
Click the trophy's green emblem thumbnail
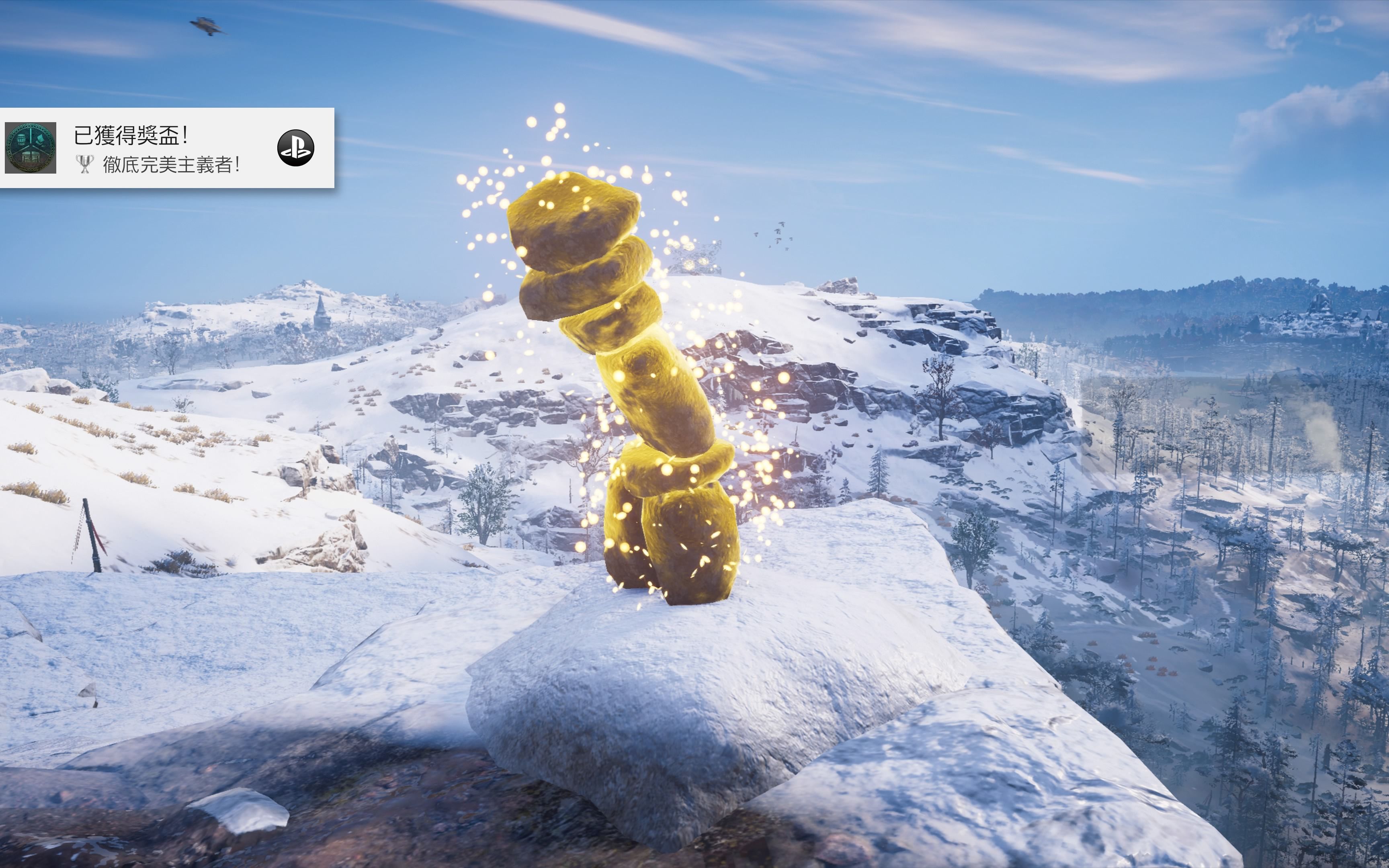pos(31,147)
